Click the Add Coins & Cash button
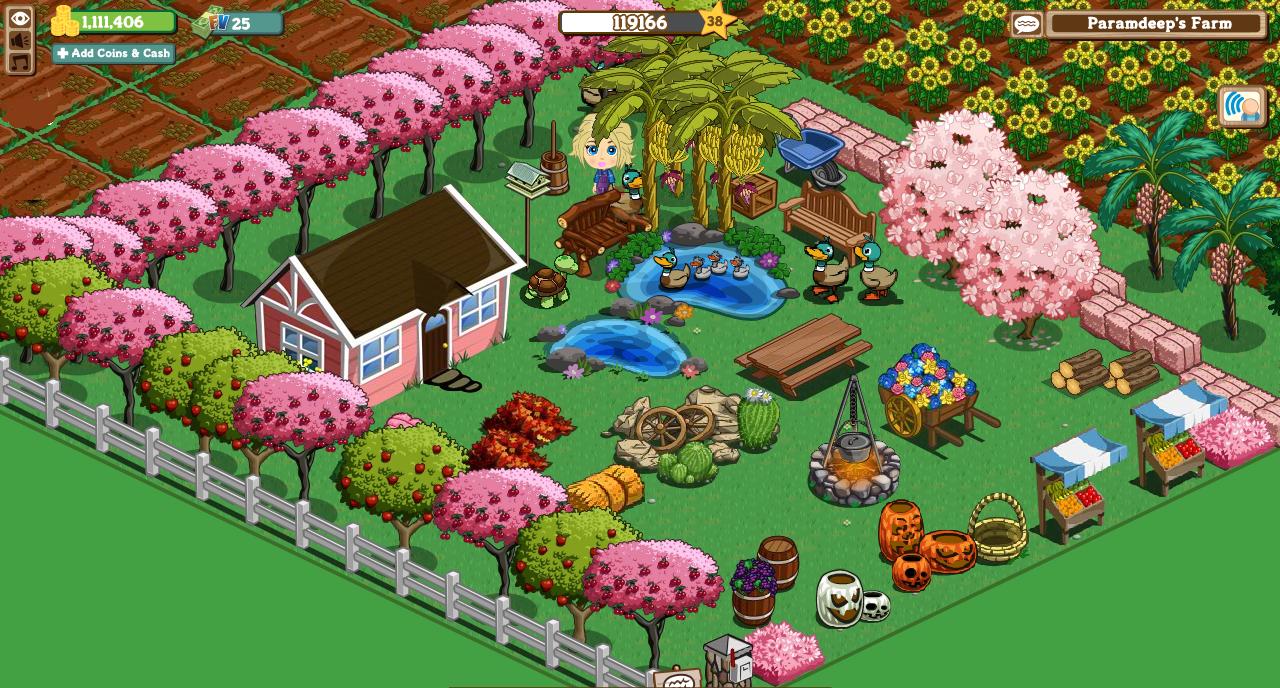 point(113,53)
